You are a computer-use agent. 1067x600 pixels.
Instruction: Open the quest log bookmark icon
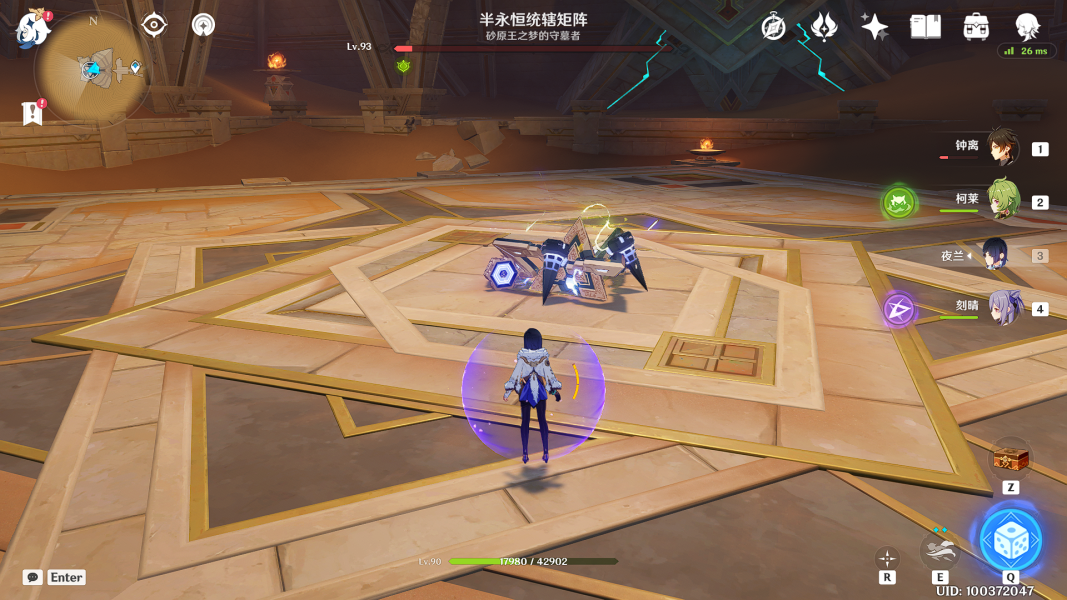(x=32, y=113)
